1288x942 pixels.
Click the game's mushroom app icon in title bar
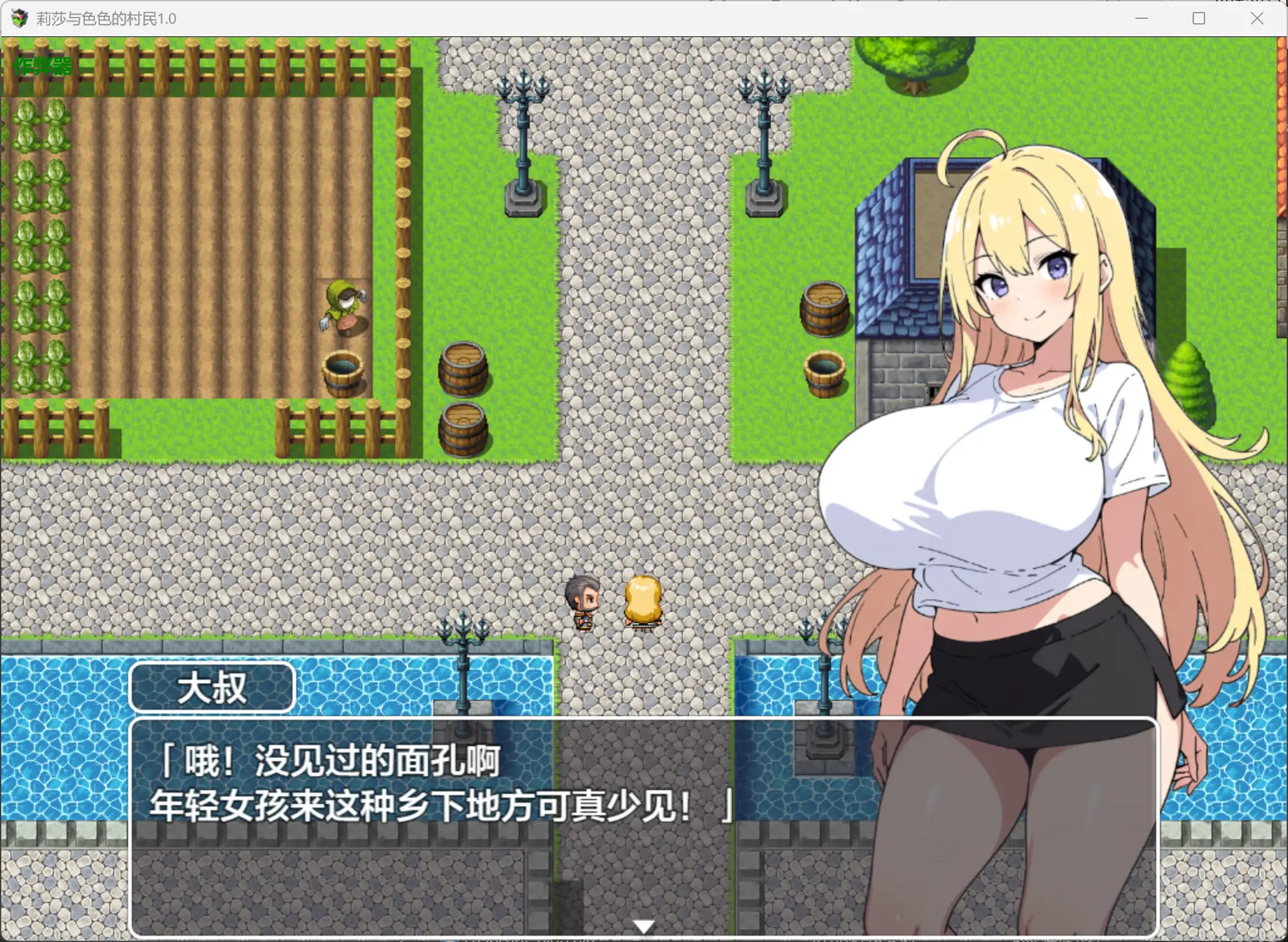pyautogui.click(x=19, y=18)
